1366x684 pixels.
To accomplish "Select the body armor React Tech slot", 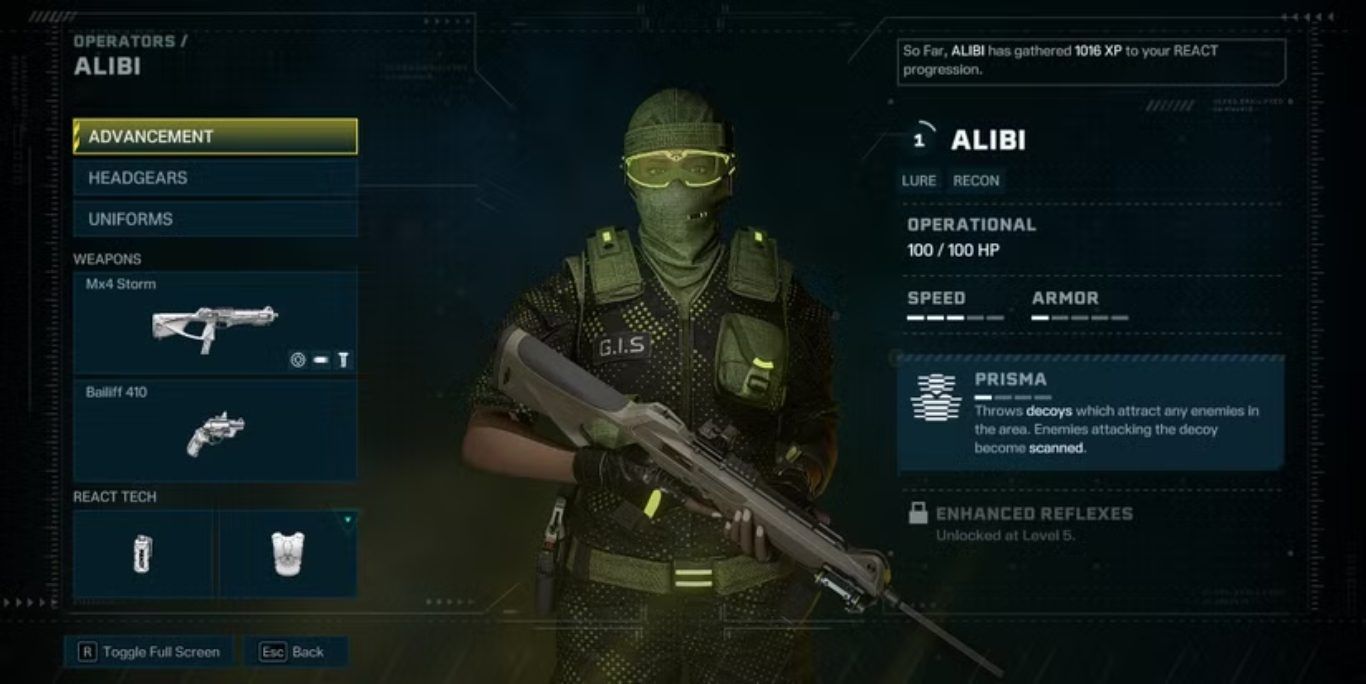I will 288,553.
